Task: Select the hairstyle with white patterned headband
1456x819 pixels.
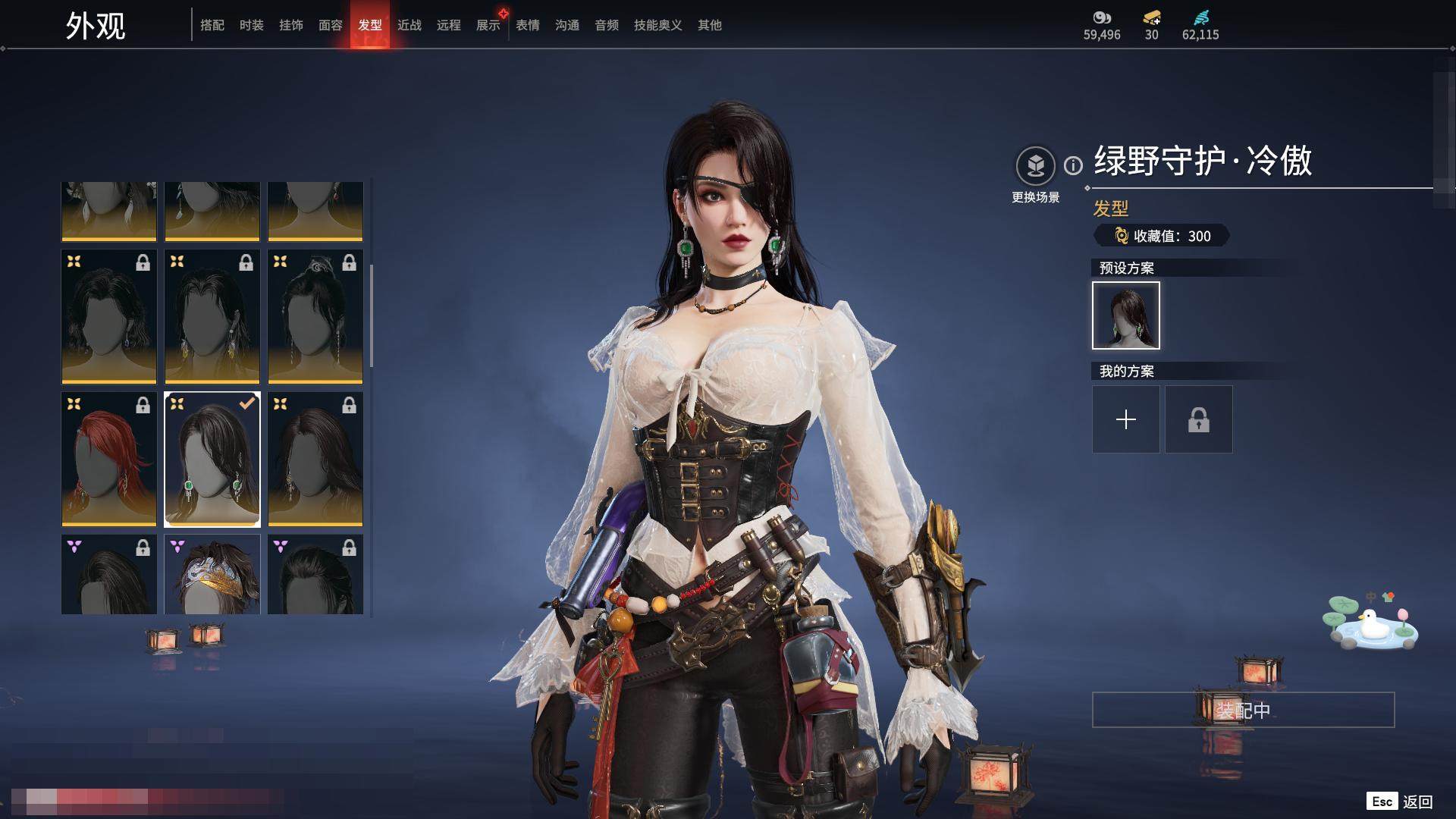Action: [212, 574]
